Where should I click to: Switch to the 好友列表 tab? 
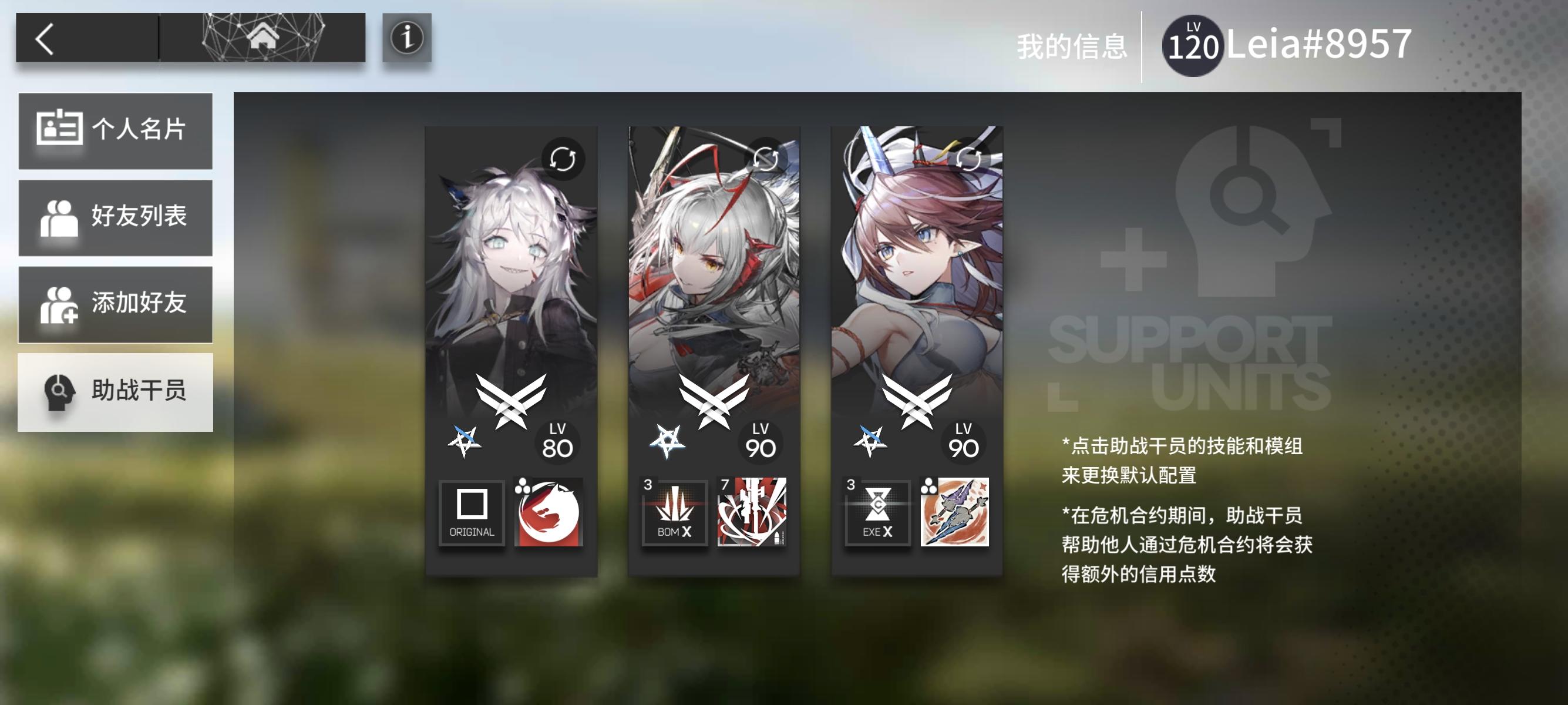(x=116, y=216)
